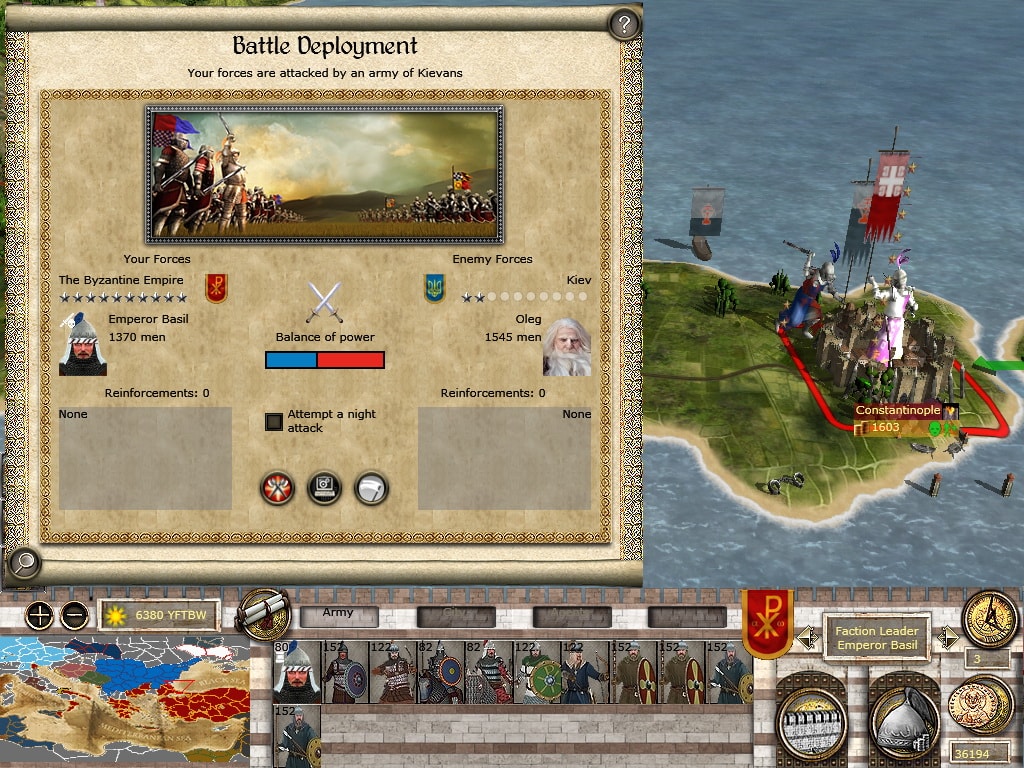Zoom out the campaign minimap
The width and height of the screenshot is (1024, 768).
74,615
